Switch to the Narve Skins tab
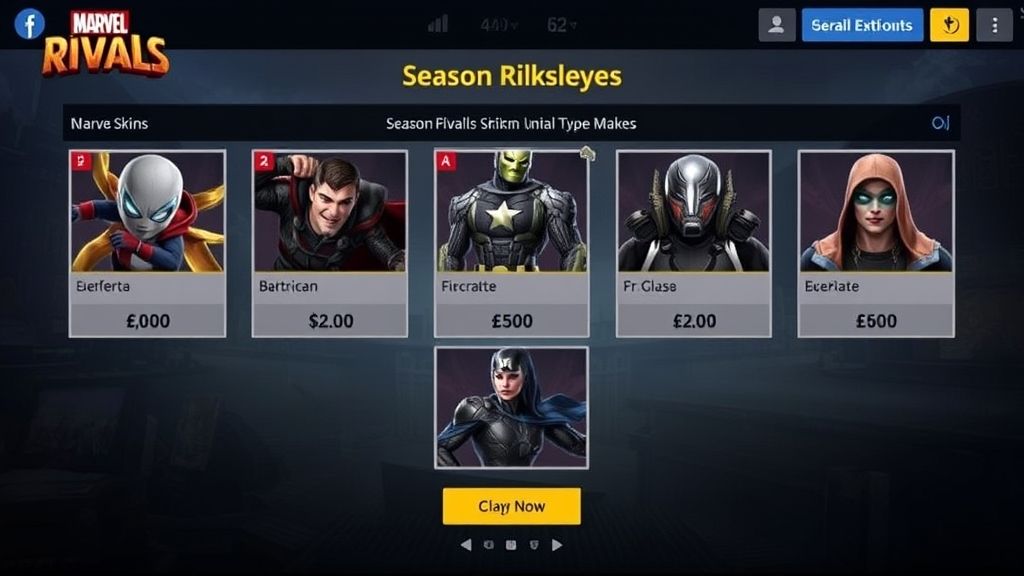 pyautogui.click(x=109, y=123)
